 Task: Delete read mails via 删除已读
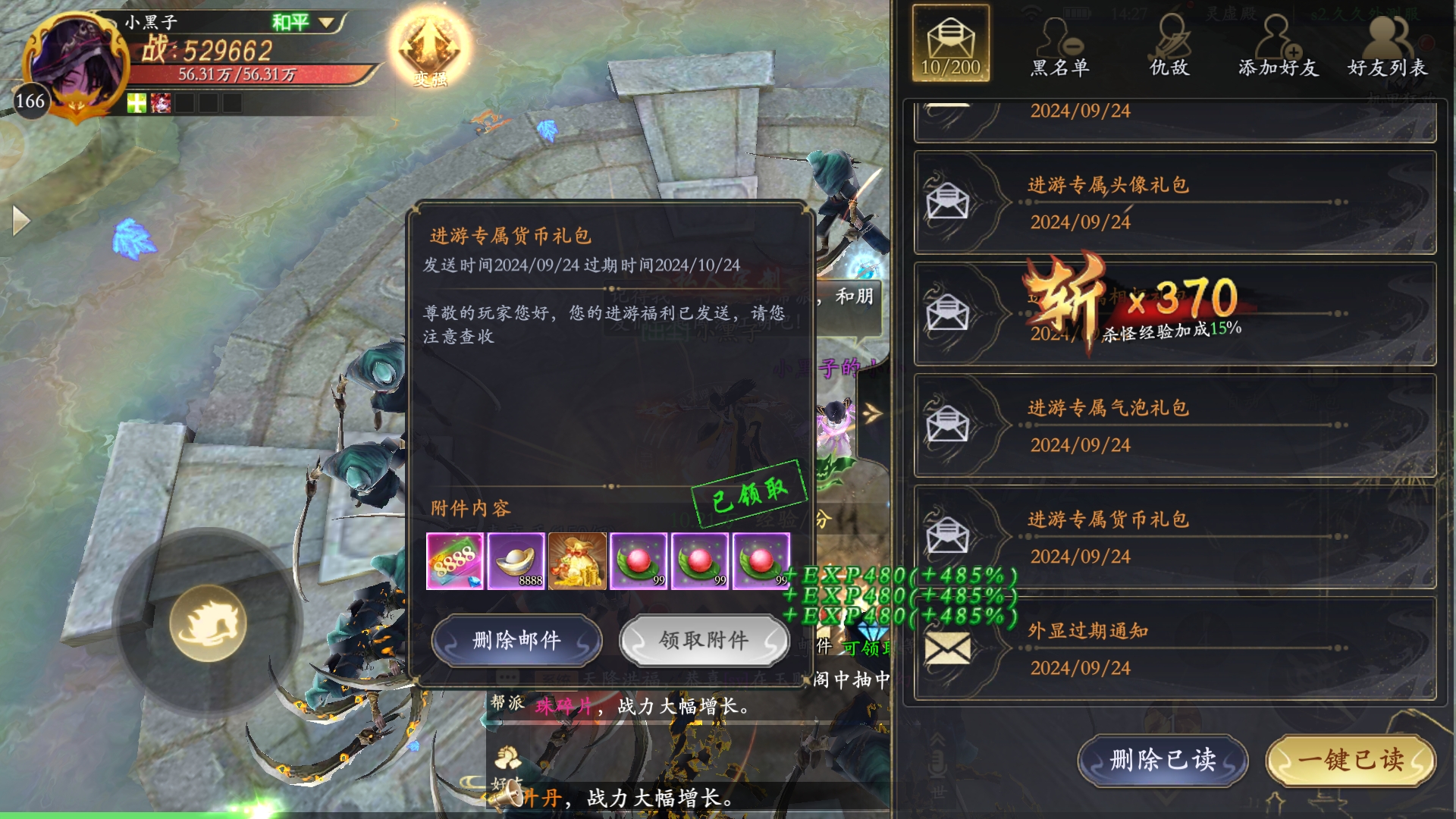pos(1163,760)
